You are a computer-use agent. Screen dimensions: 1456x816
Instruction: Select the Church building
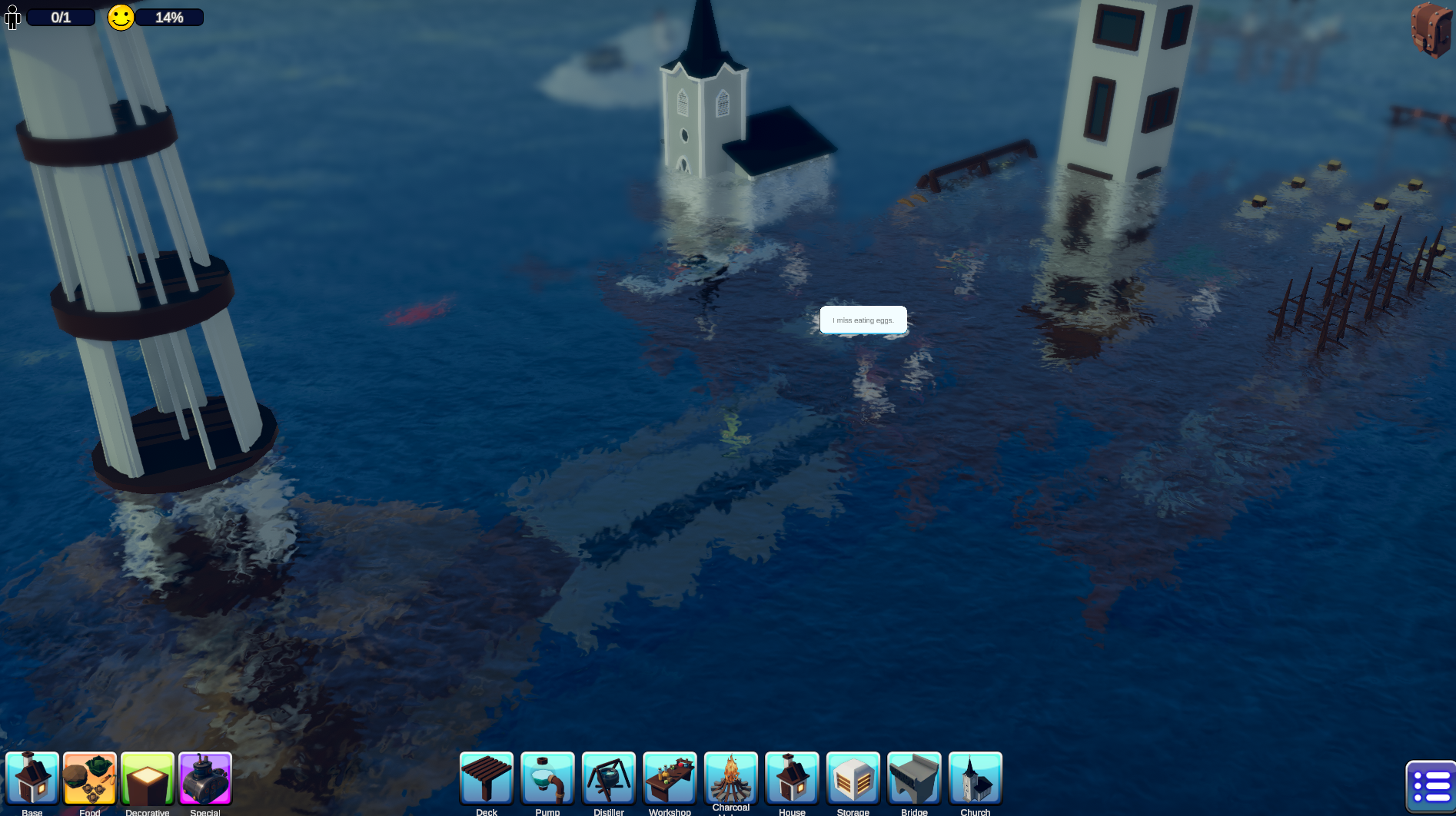click(976, 778)
